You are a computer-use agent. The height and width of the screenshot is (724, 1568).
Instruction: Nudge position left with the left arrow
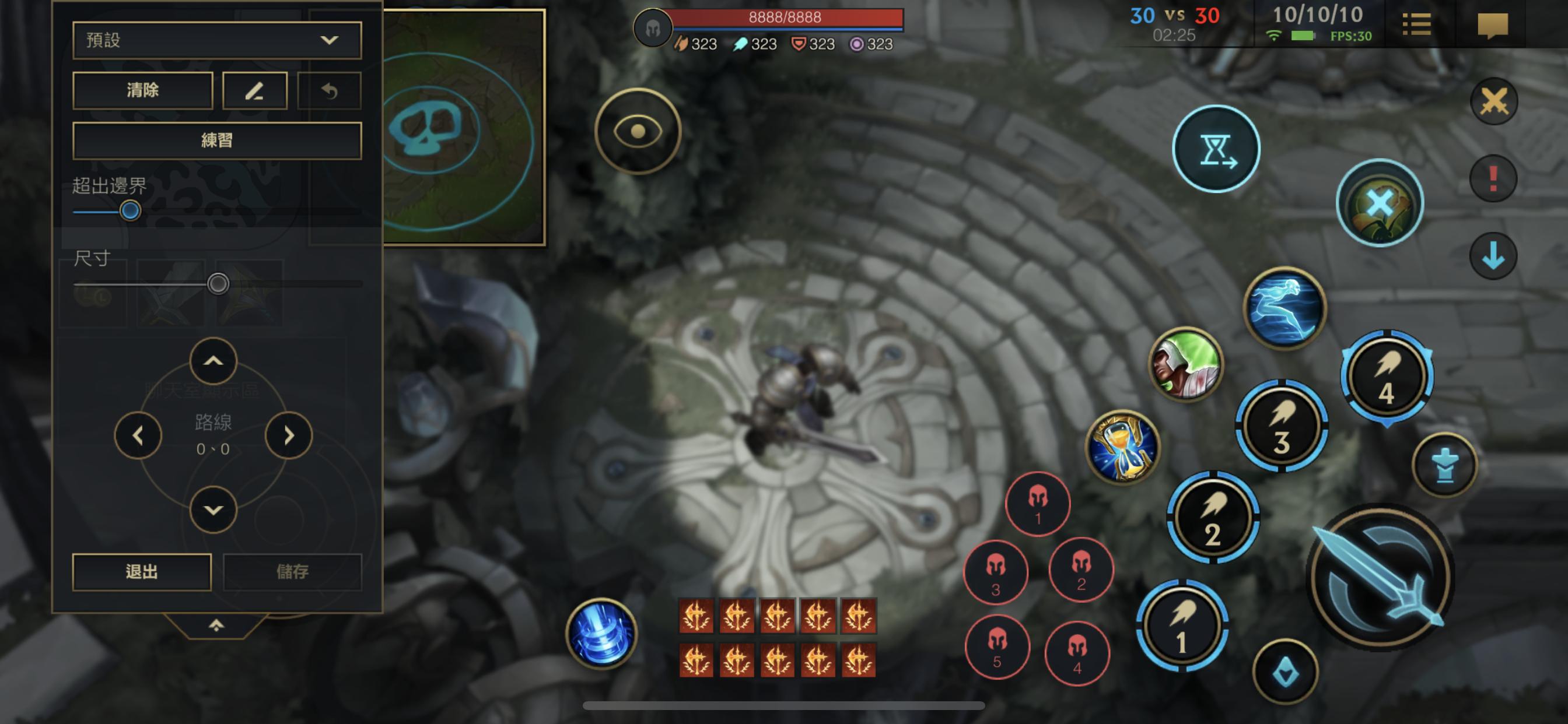coord(138,435)
